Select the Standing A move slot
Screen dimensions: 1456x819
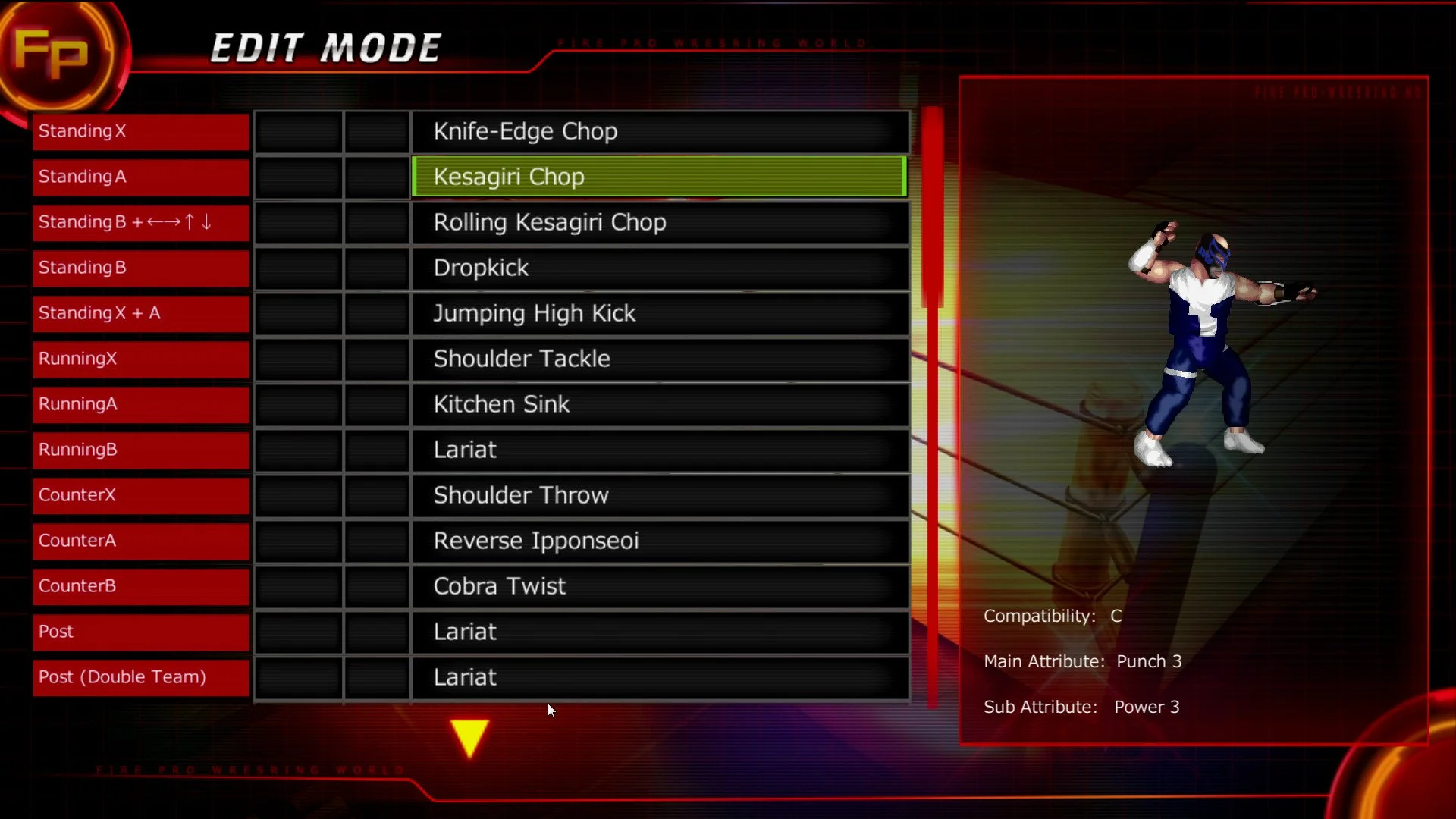coord(140,177)
